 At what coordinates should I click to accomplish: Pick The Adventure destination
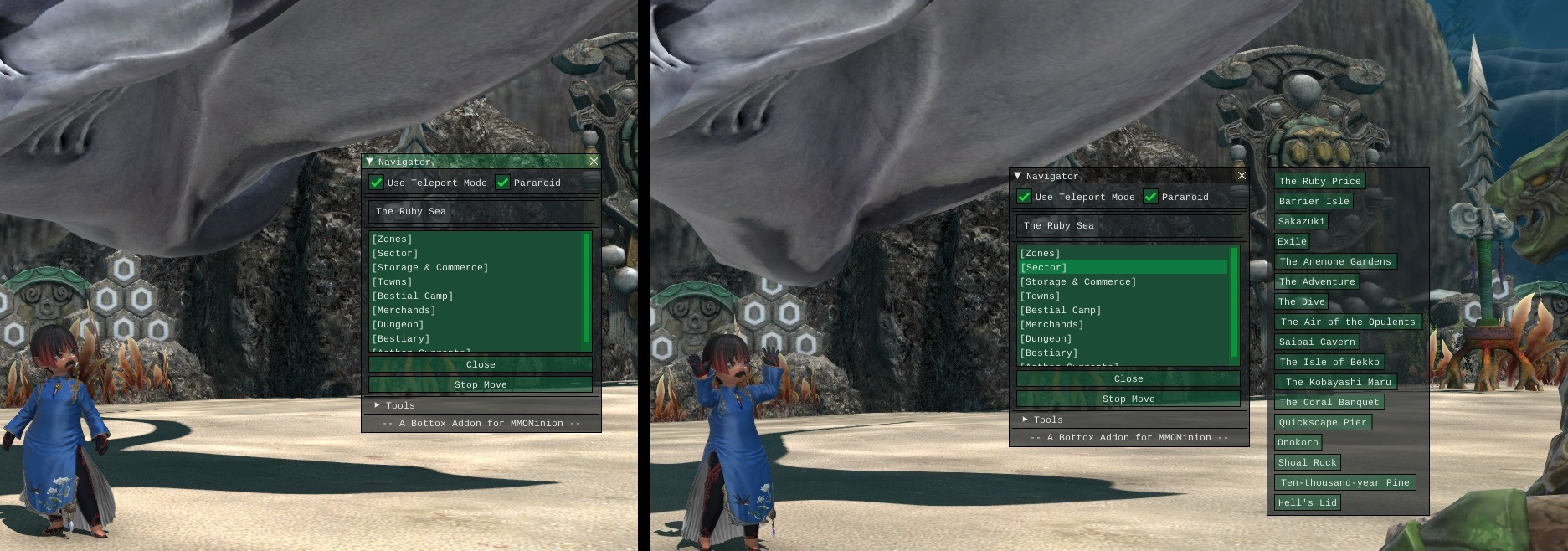click(1317, 281)
